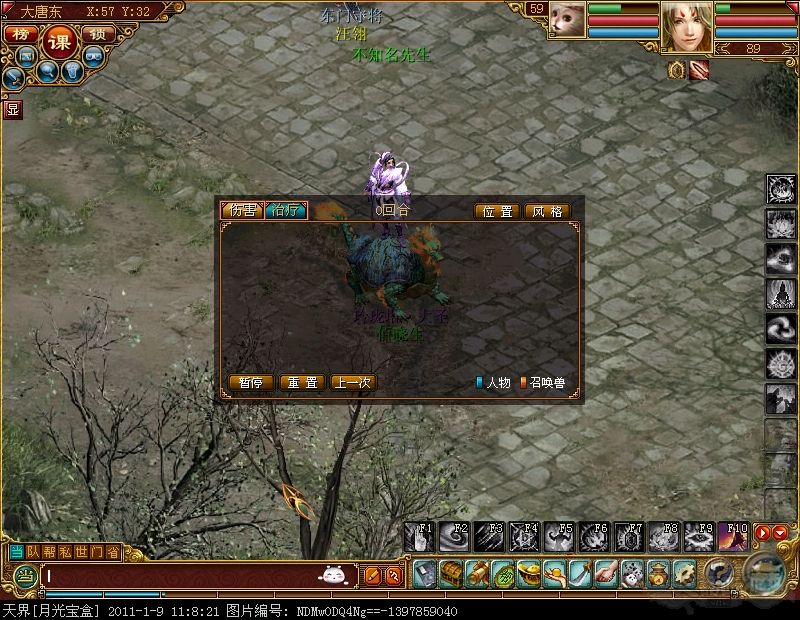Select the 治疗 healing tab
The height and width of the screenshot is (620, 800).
point(286,211)
